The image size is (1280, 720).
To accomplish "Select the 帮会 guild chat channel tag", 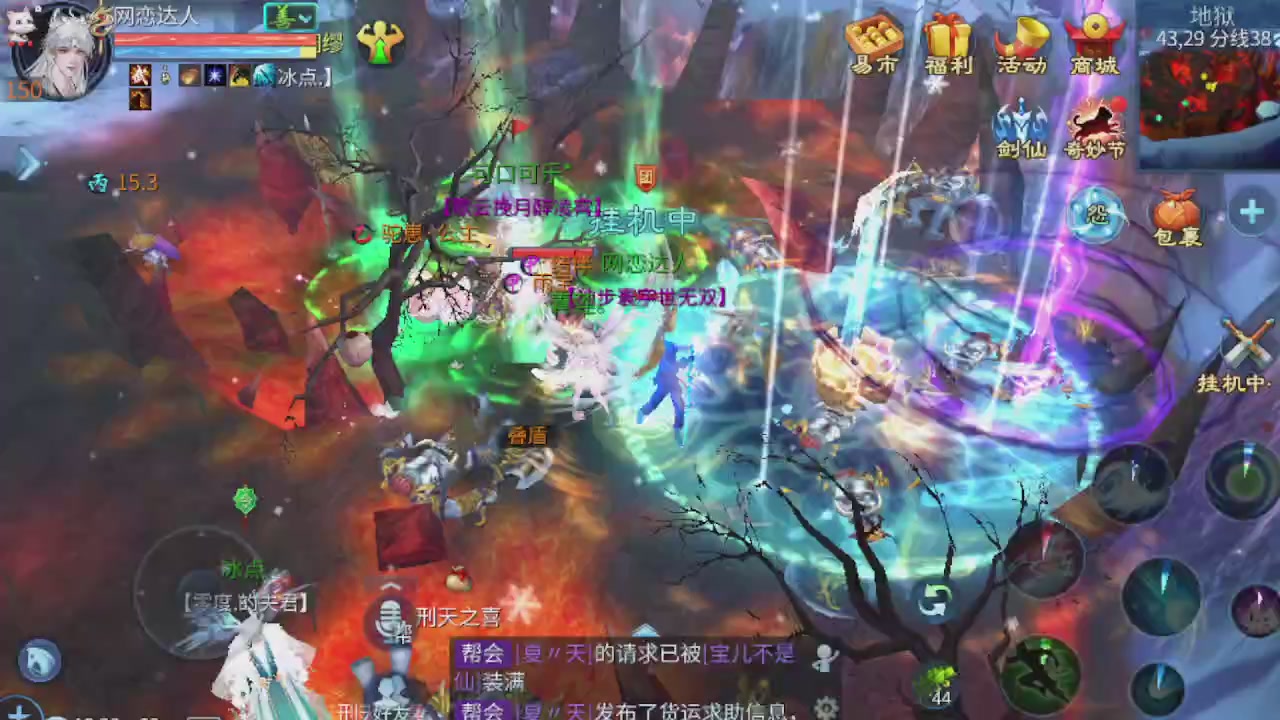I will point(482,652).
